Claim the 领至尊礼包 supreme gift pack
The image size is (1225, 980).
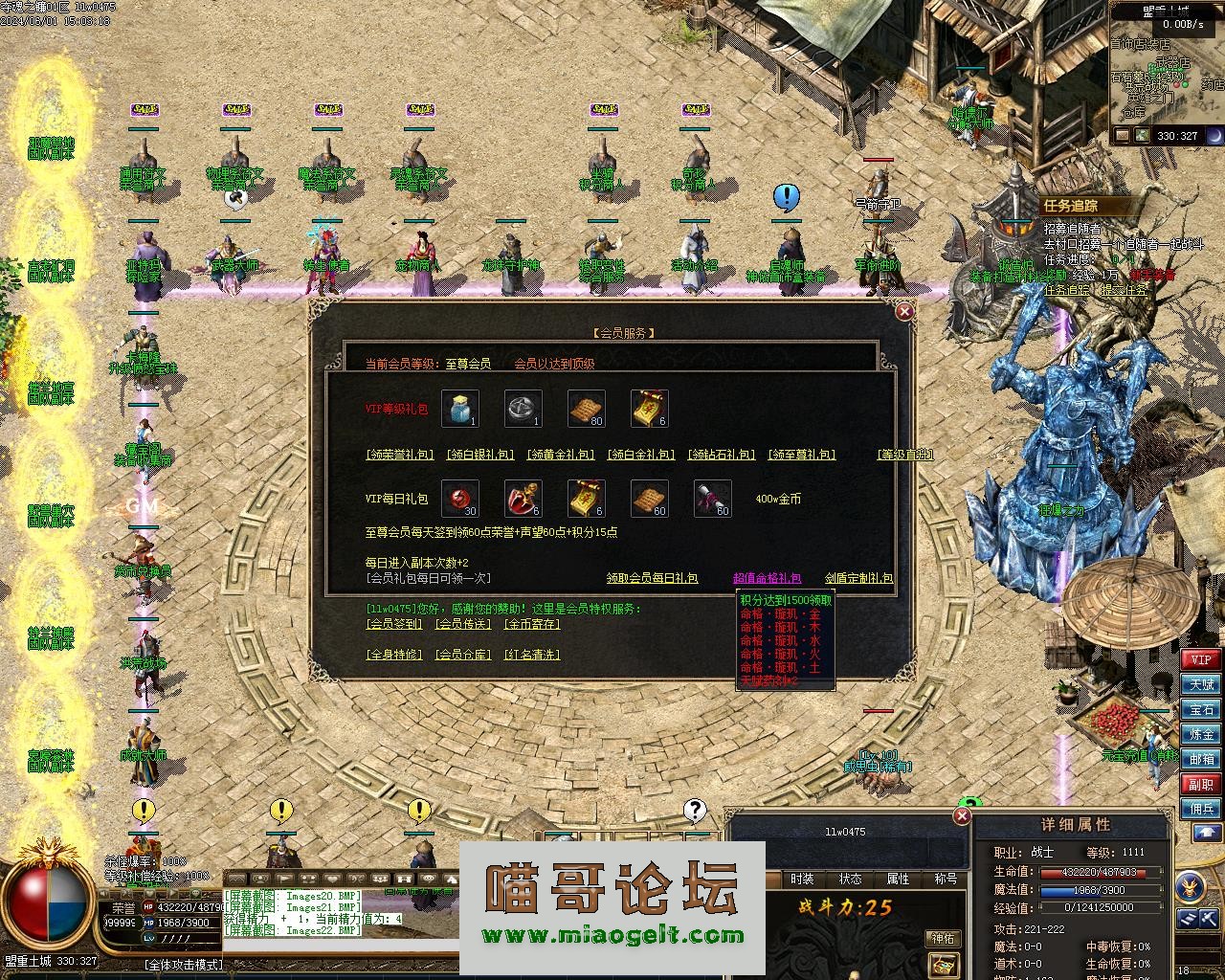coord(803,455)
